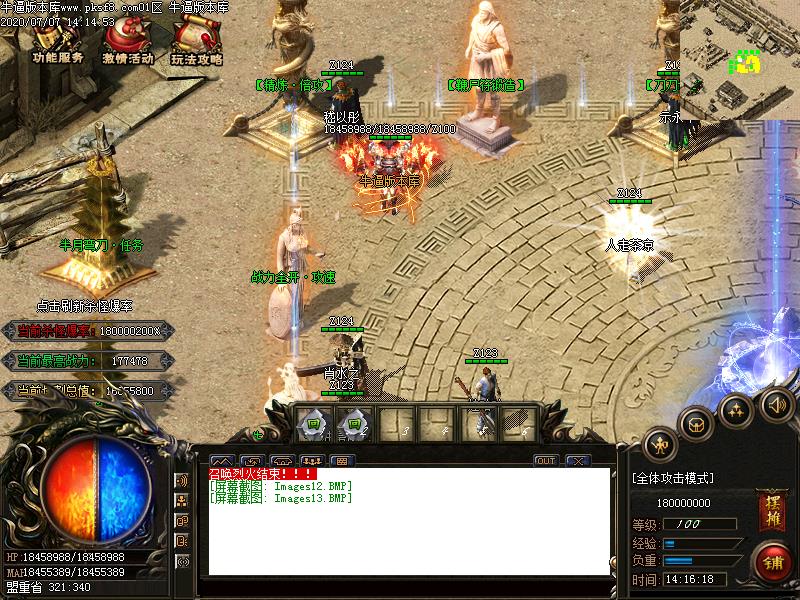This screenshot has width=800, height=600.
Task: Open the 激情活动 events icon
Action: 127,42
